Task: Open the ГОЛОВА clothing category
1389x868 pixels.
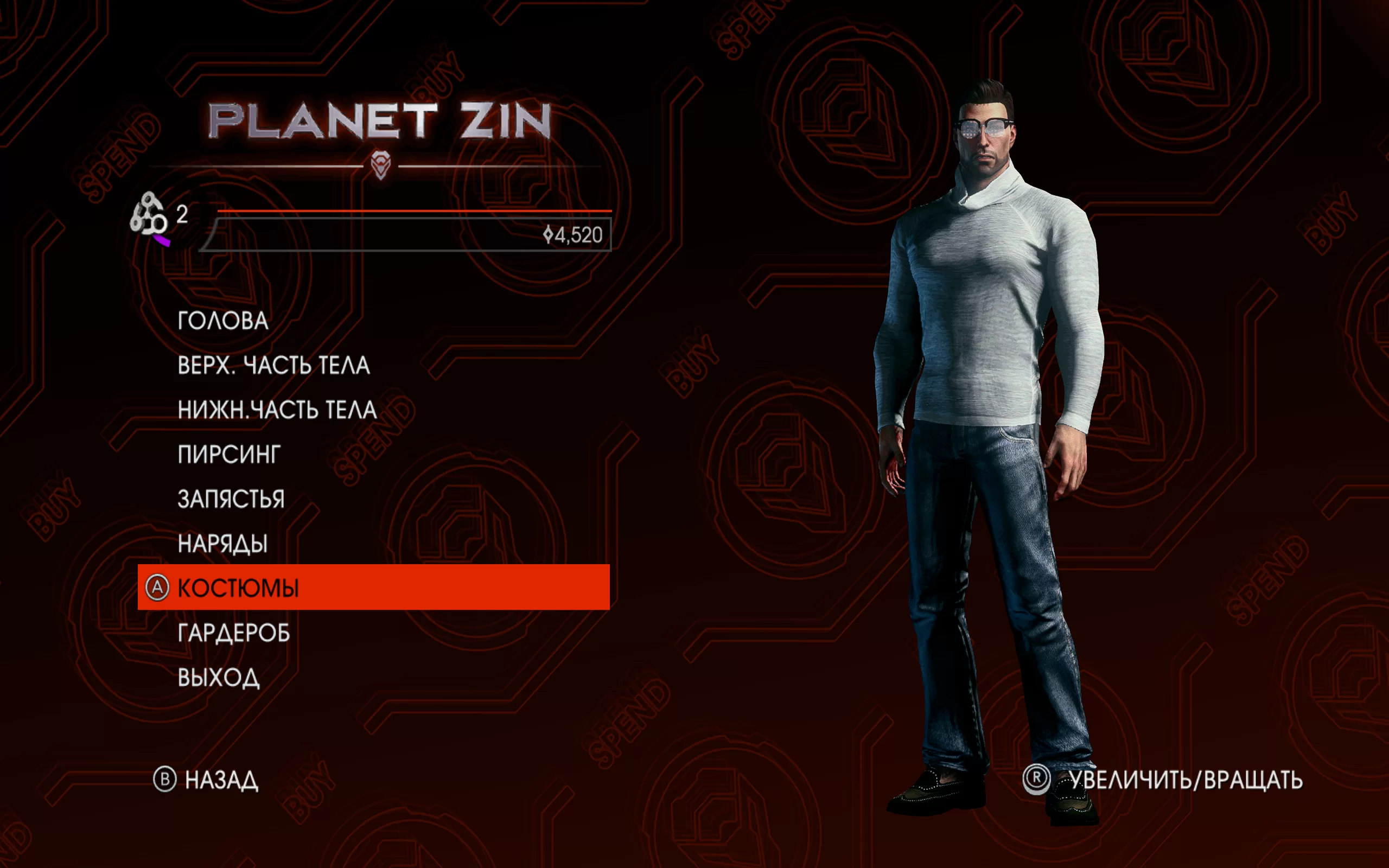Action: pyautogui.click(x=222, y=321)
